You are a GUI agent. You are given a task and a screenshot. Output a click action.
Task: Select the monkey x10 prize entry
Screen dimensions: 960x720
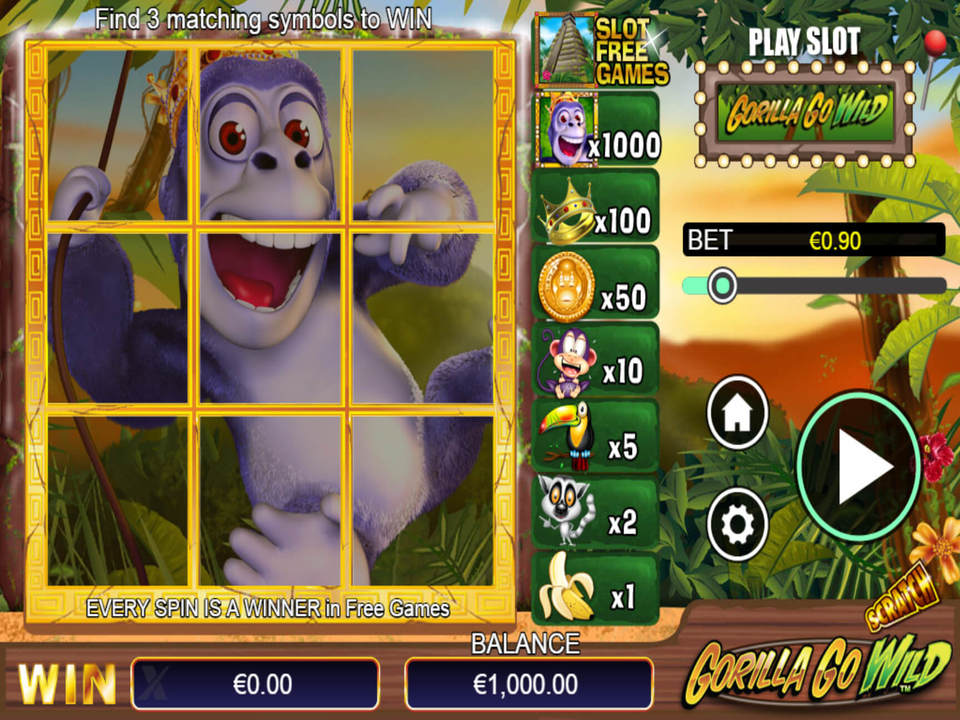tap(596, 360)
